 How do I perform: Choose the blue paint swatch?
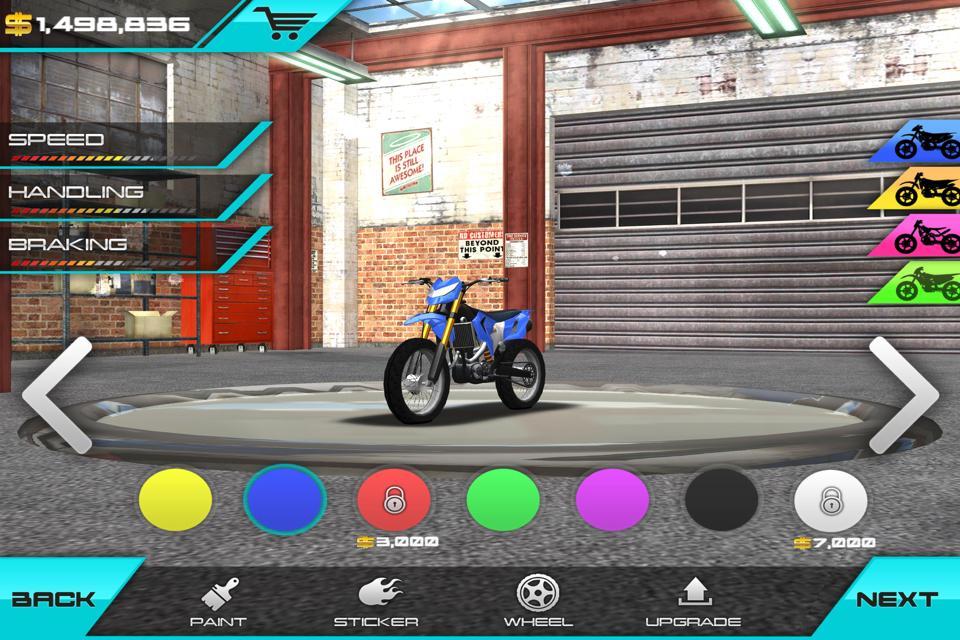click(x=285, y=499)
